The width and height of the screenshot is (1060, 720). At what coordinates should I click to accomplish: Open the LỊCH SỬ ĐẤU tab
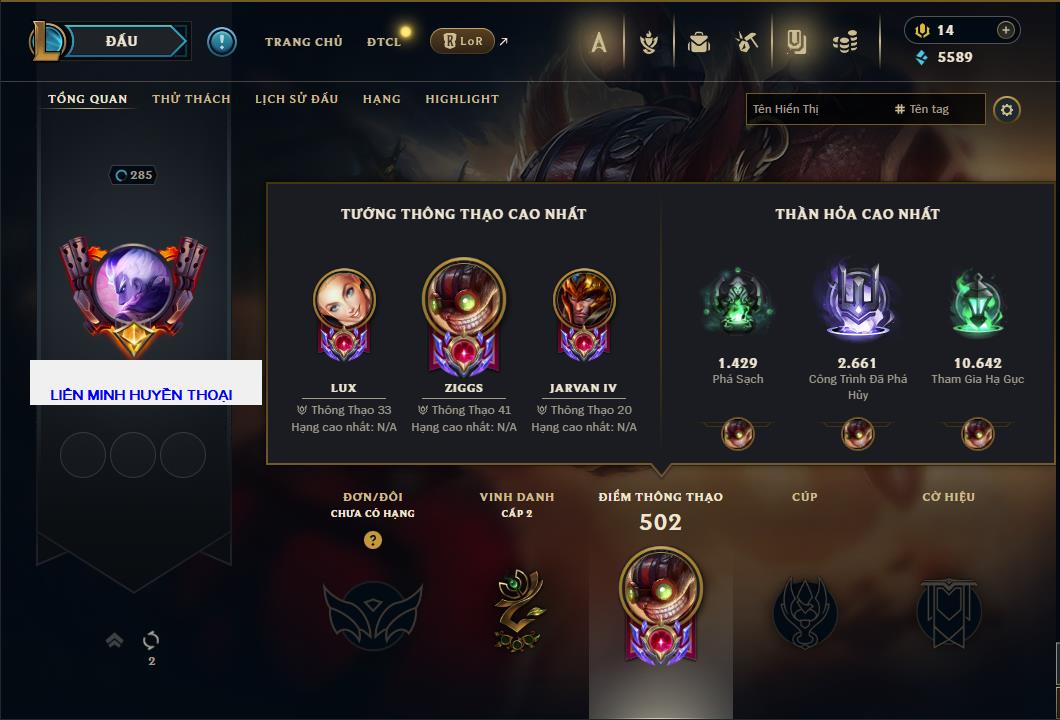[x=296, y=99]
